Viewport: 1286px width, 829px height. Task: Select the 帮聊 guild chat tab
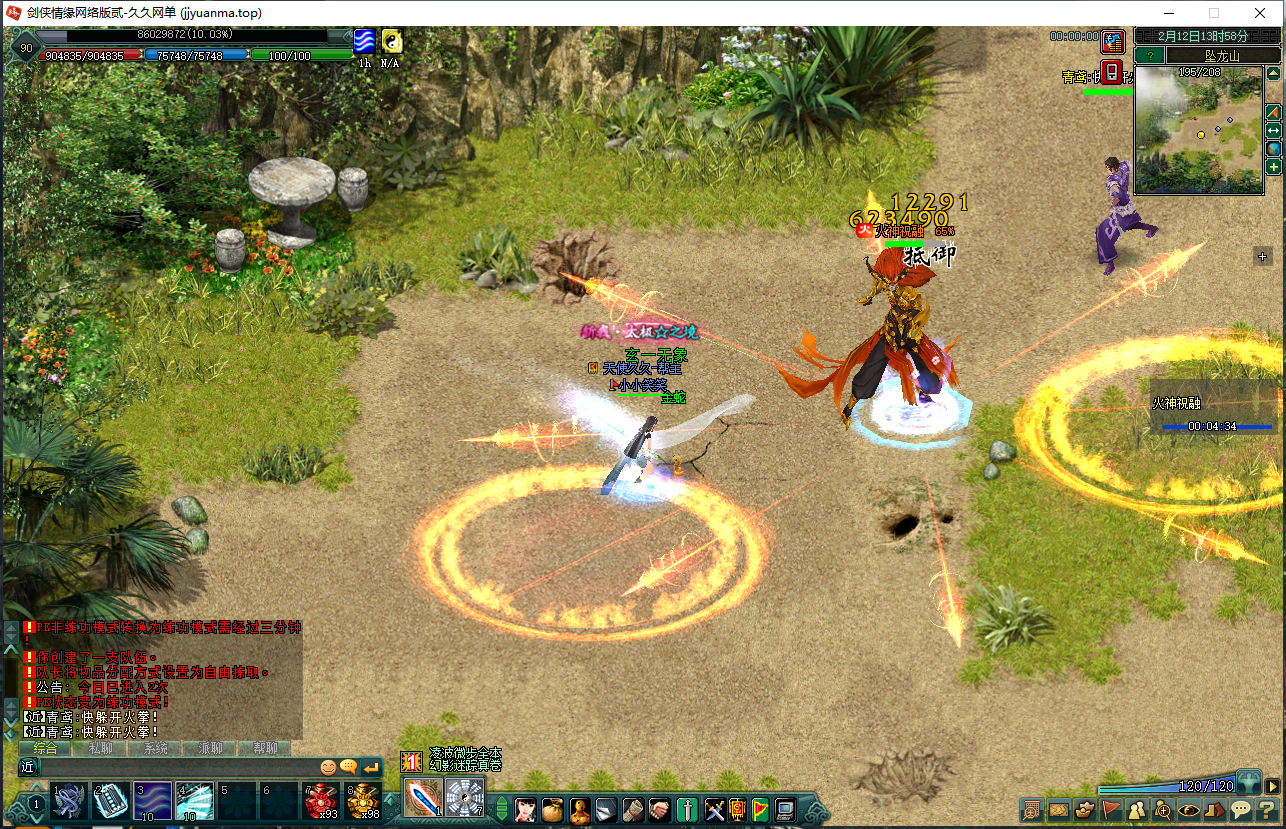(x=266, y=748)
